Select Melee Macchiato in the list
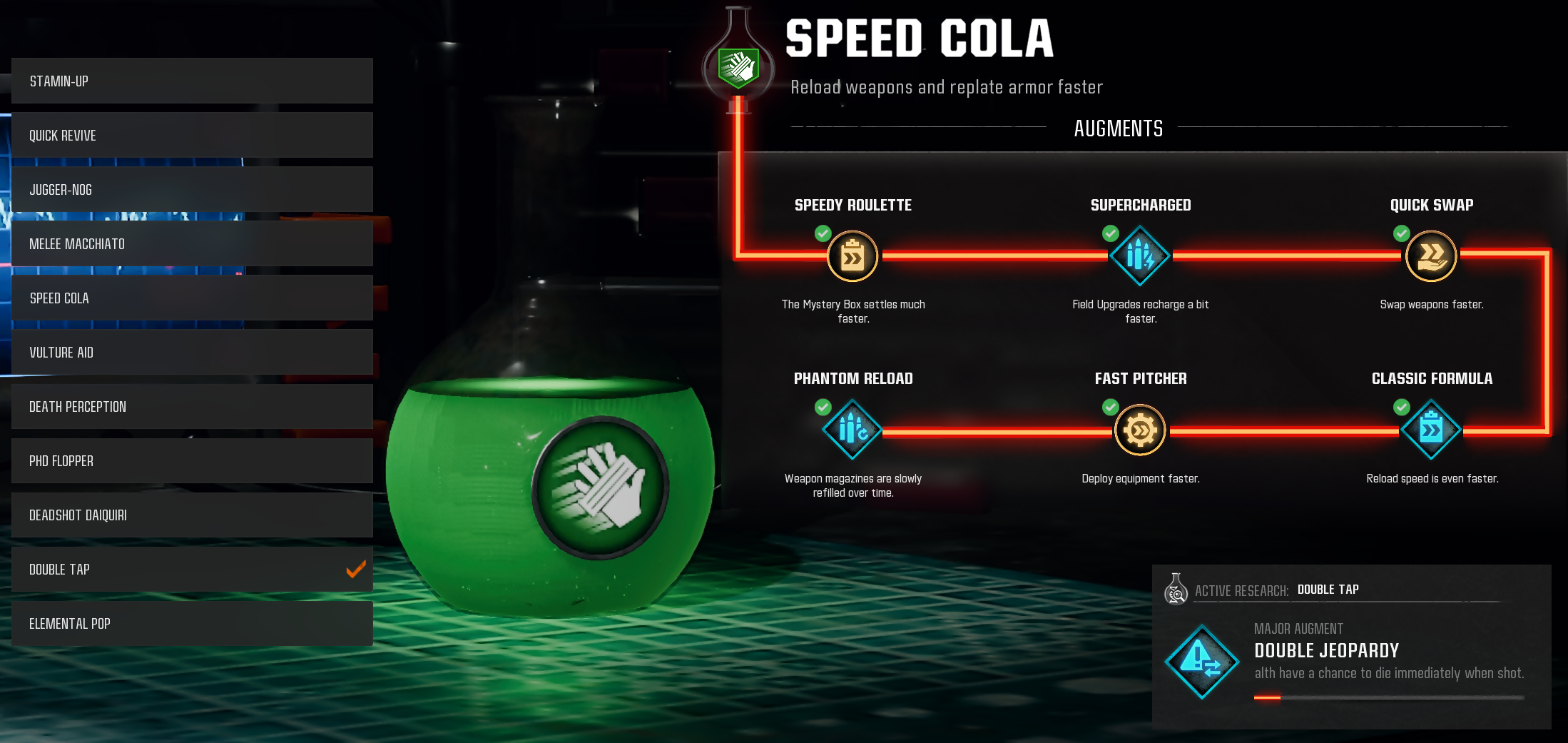This screenshot has width=1568, height=743. point(192,243)
